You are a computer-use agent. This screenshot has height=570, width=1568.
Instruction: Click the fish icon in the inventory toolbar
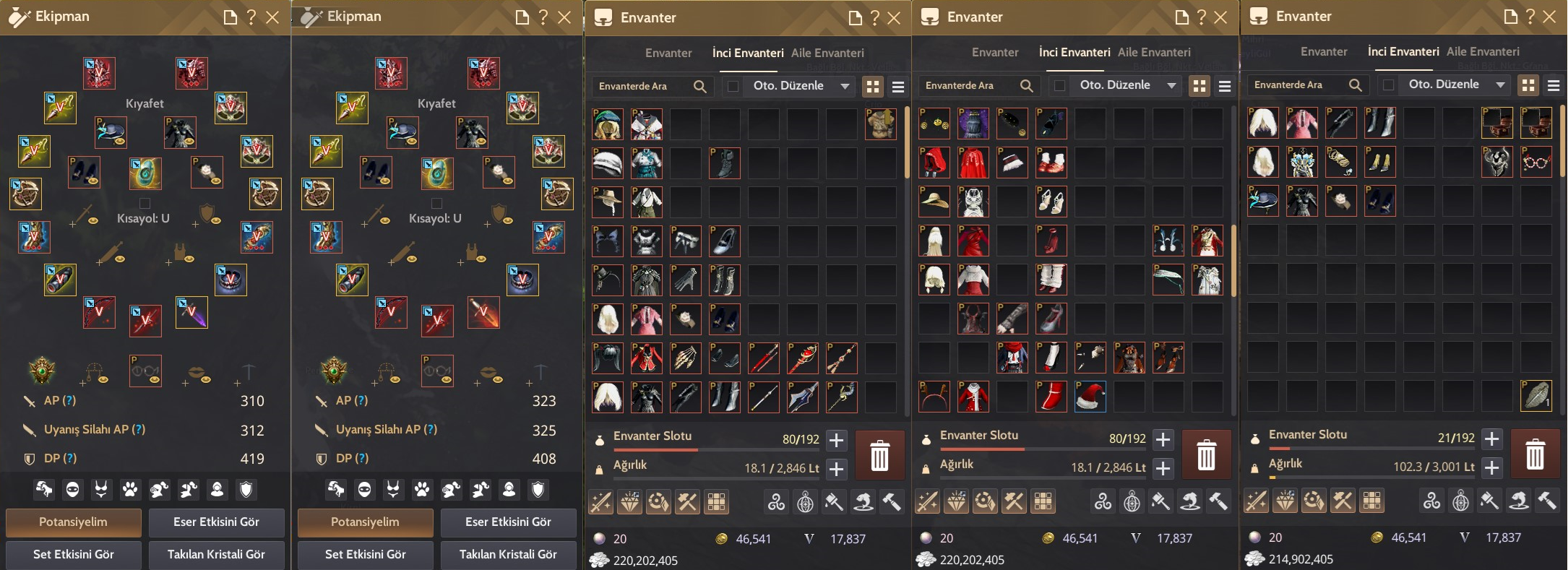864,501
